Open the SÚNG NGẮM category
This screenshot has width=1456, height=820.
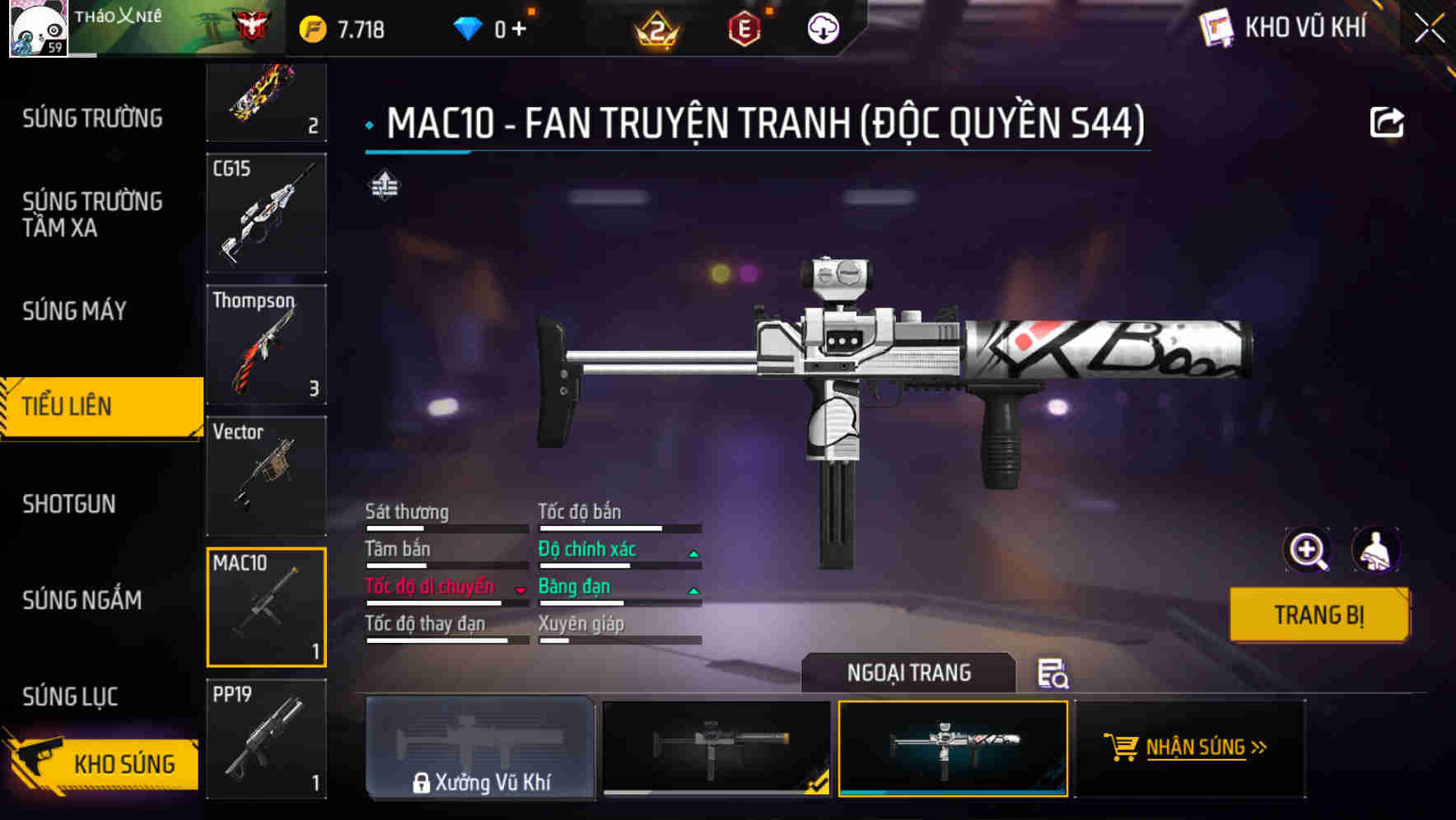(82, 600)
